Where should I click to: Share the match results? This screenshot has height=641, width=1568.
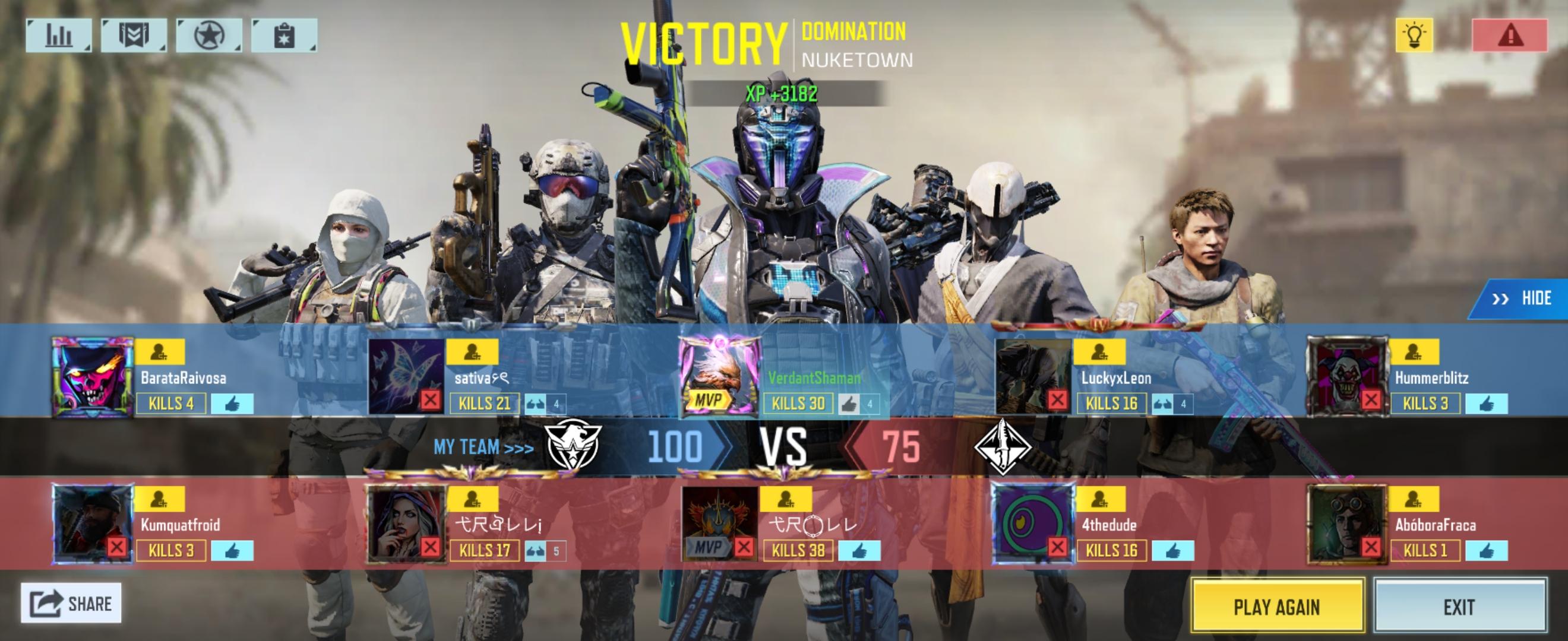coord(71,602)
